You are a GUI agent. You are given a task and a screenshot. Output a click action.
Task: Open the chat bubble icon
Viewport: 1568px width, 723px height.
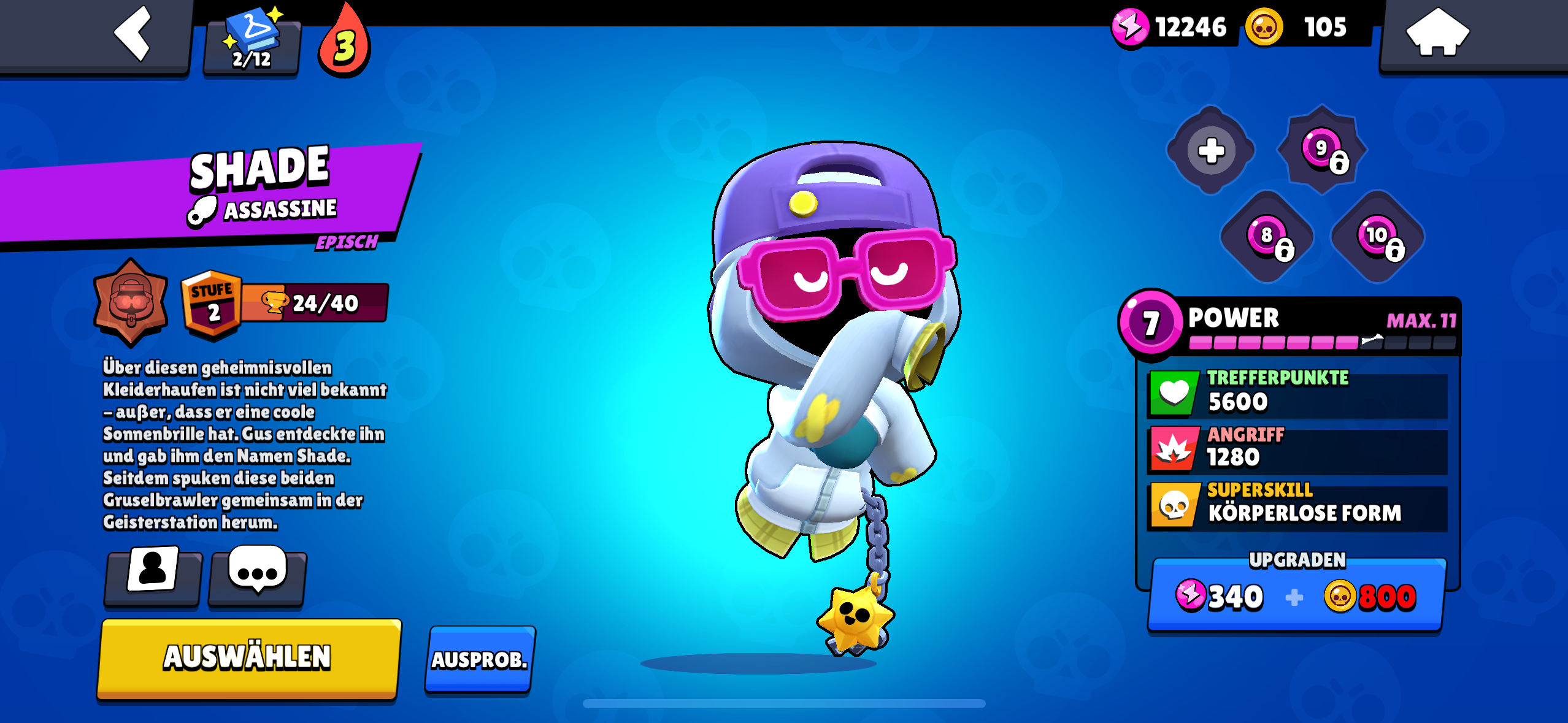coord(256,578)
